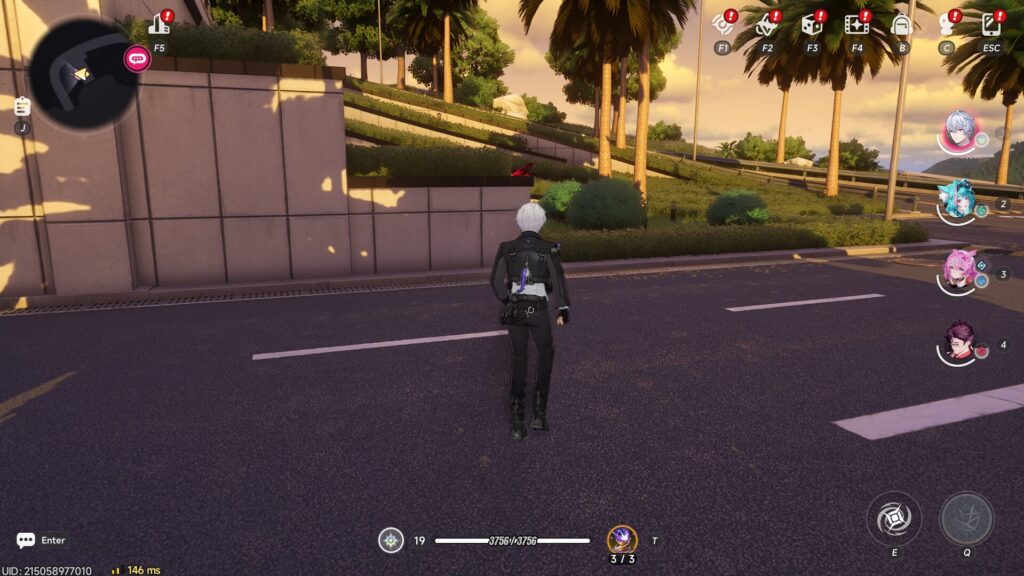1024x576 pixels.
Task: Click the compass star level icon
Action: [391, 541]
